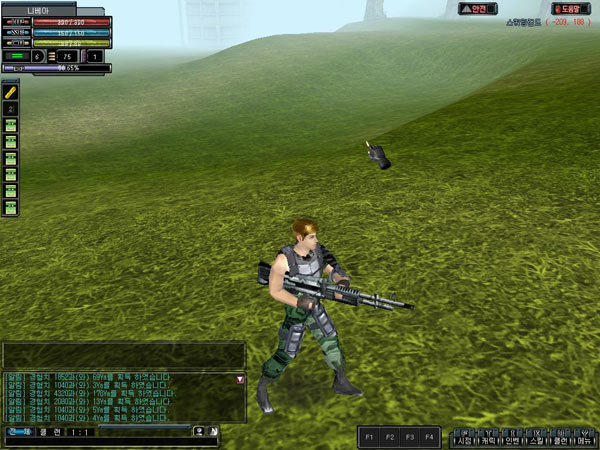The image size is (600, 450).
Task: Select the F1 quick slot
Action: click(369, 437)
